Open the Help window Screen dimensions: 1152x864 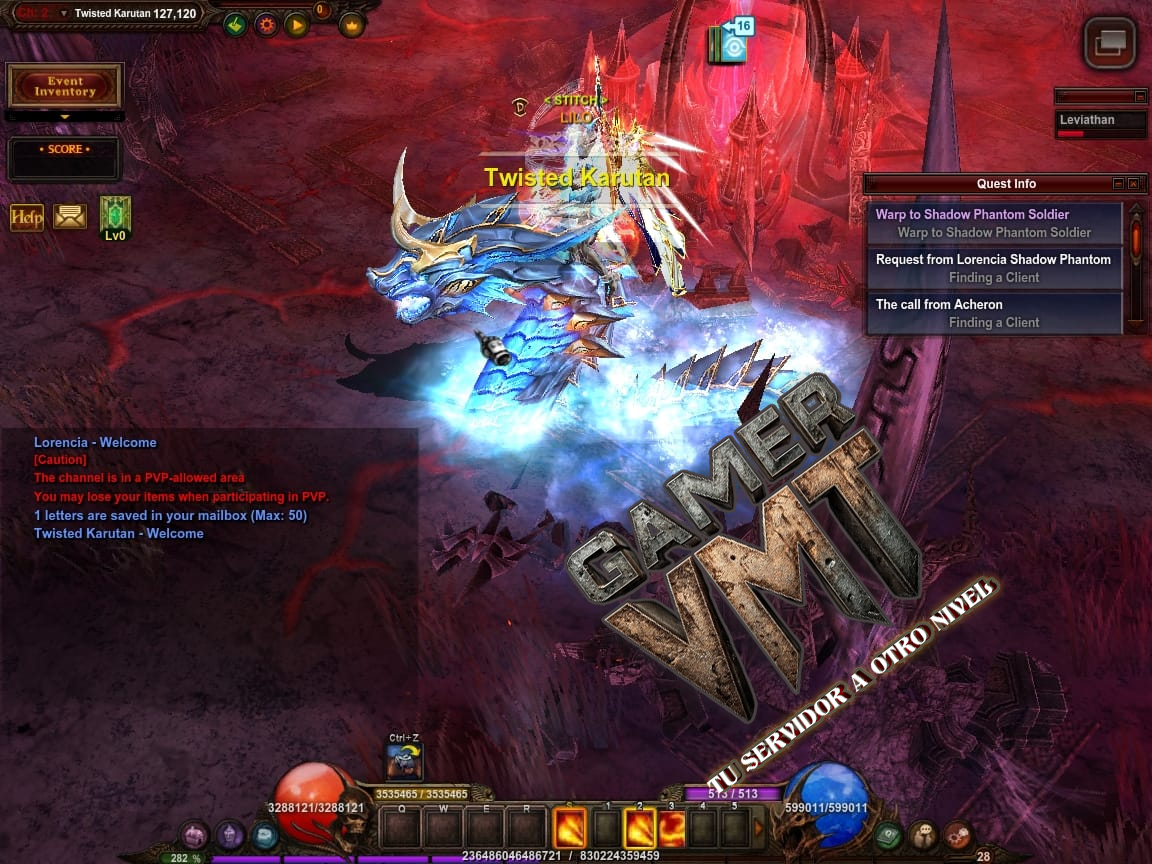click(x=27, y=217)
